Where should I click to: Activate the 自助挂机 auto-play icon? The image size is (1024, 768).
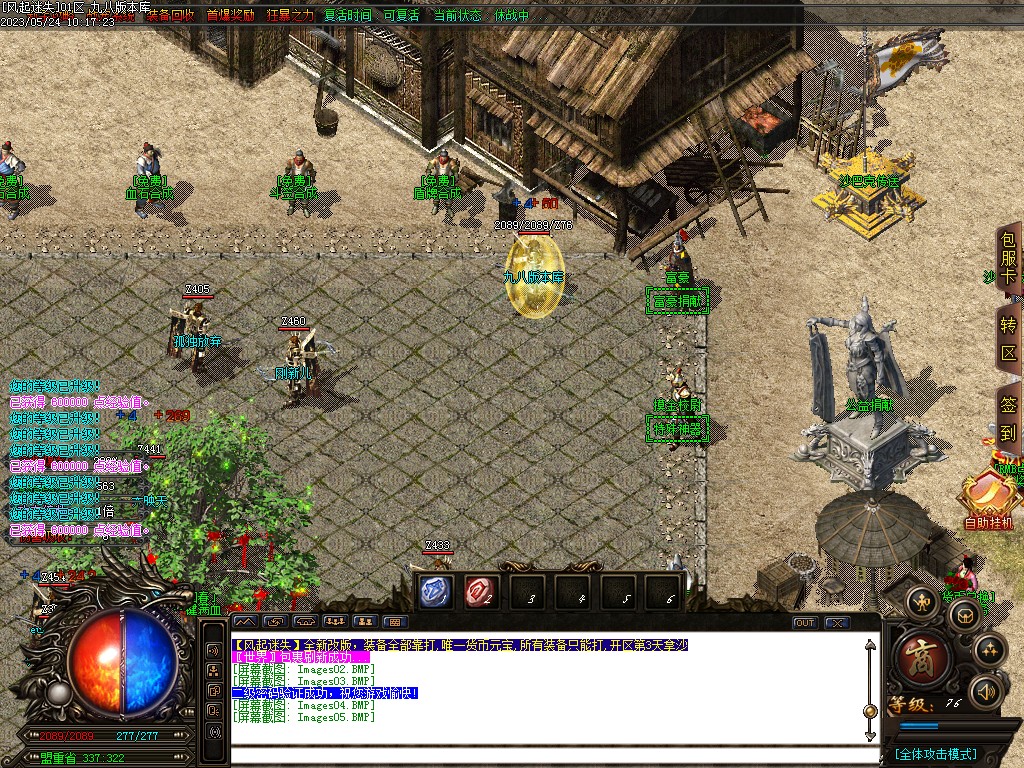(x=988, y=498)
